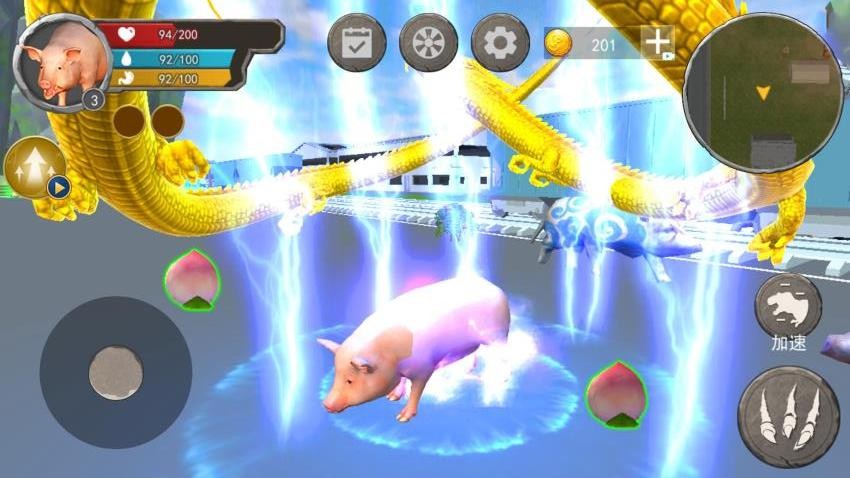Activate the level-up arrows button
Image resolution: width=850 pixels, height=478 pixels.
click(x=35, y=167)
